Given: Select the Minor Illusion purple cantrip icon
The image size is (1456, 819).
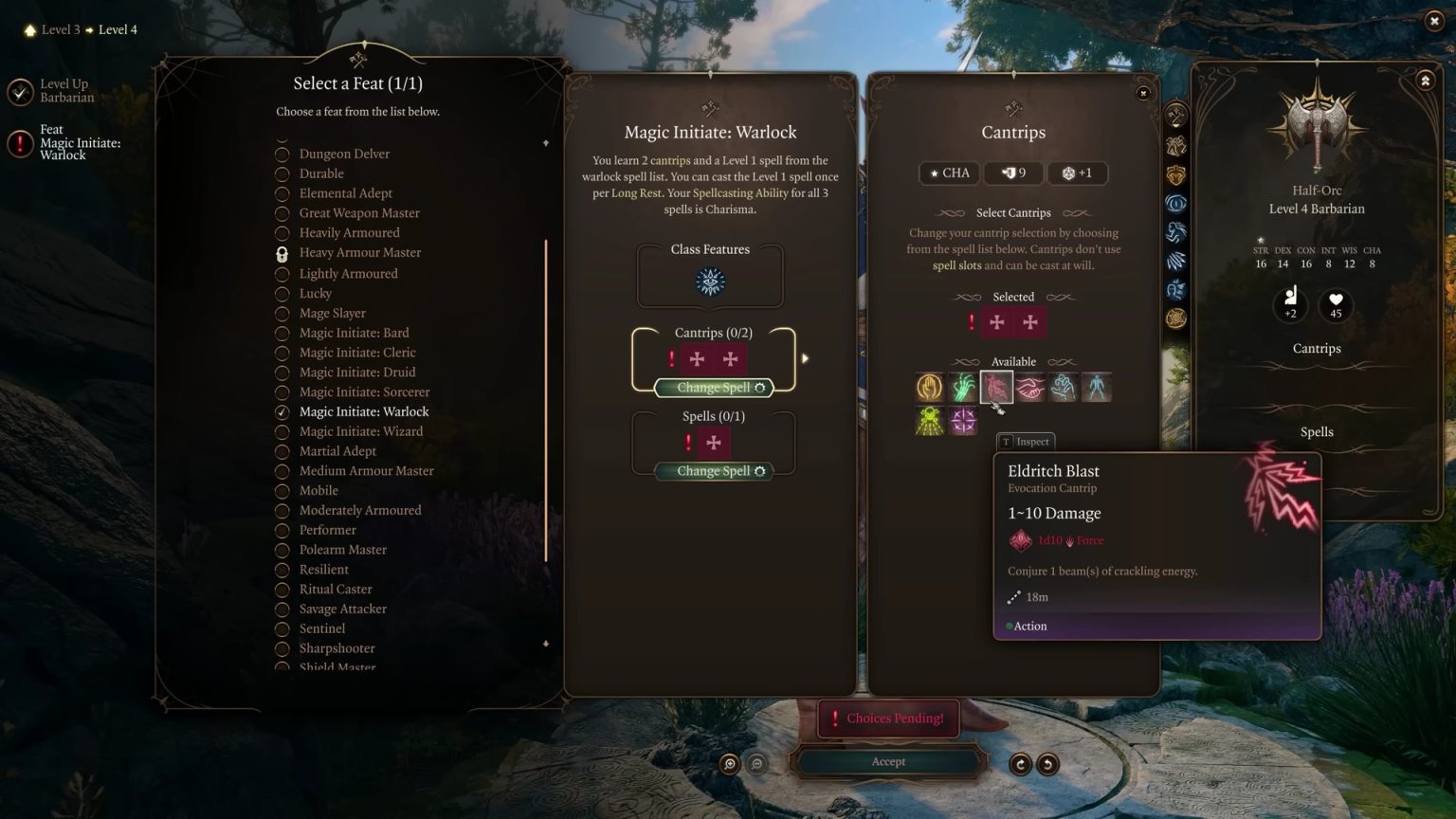Looking at the screenshot, I should point(963,421).
